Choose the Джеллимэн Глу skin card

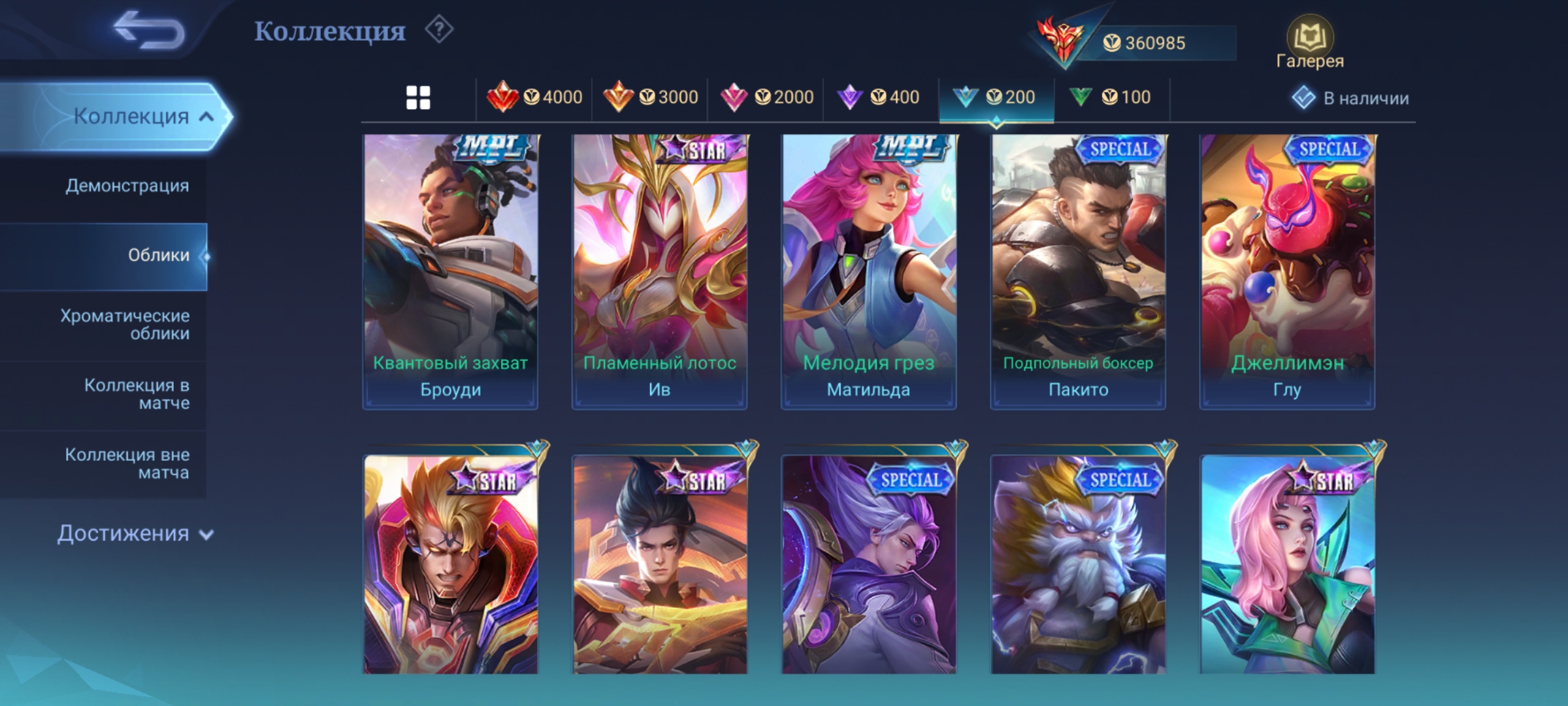pyautogui.click(x=1287, y=271)
